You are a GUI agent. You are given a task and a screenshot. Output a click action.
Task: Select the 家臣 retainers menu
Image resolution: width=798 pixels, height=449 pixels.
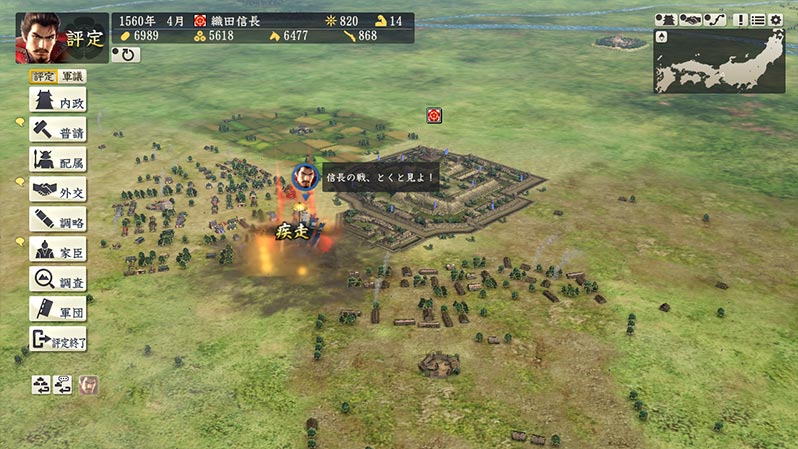click(57, 250)
